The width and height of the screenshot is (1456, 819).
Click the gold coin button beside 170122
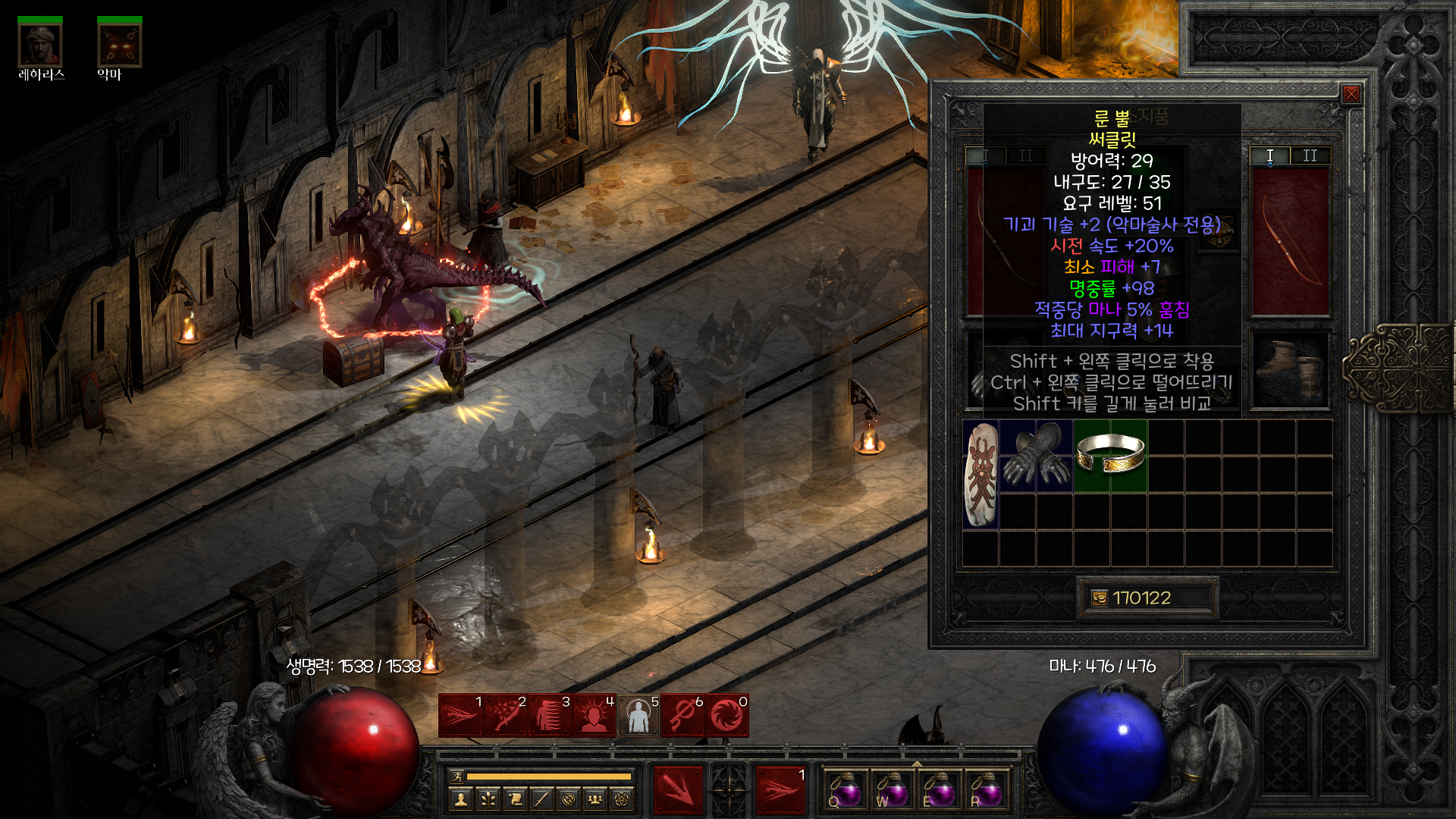click(1099, 598)
